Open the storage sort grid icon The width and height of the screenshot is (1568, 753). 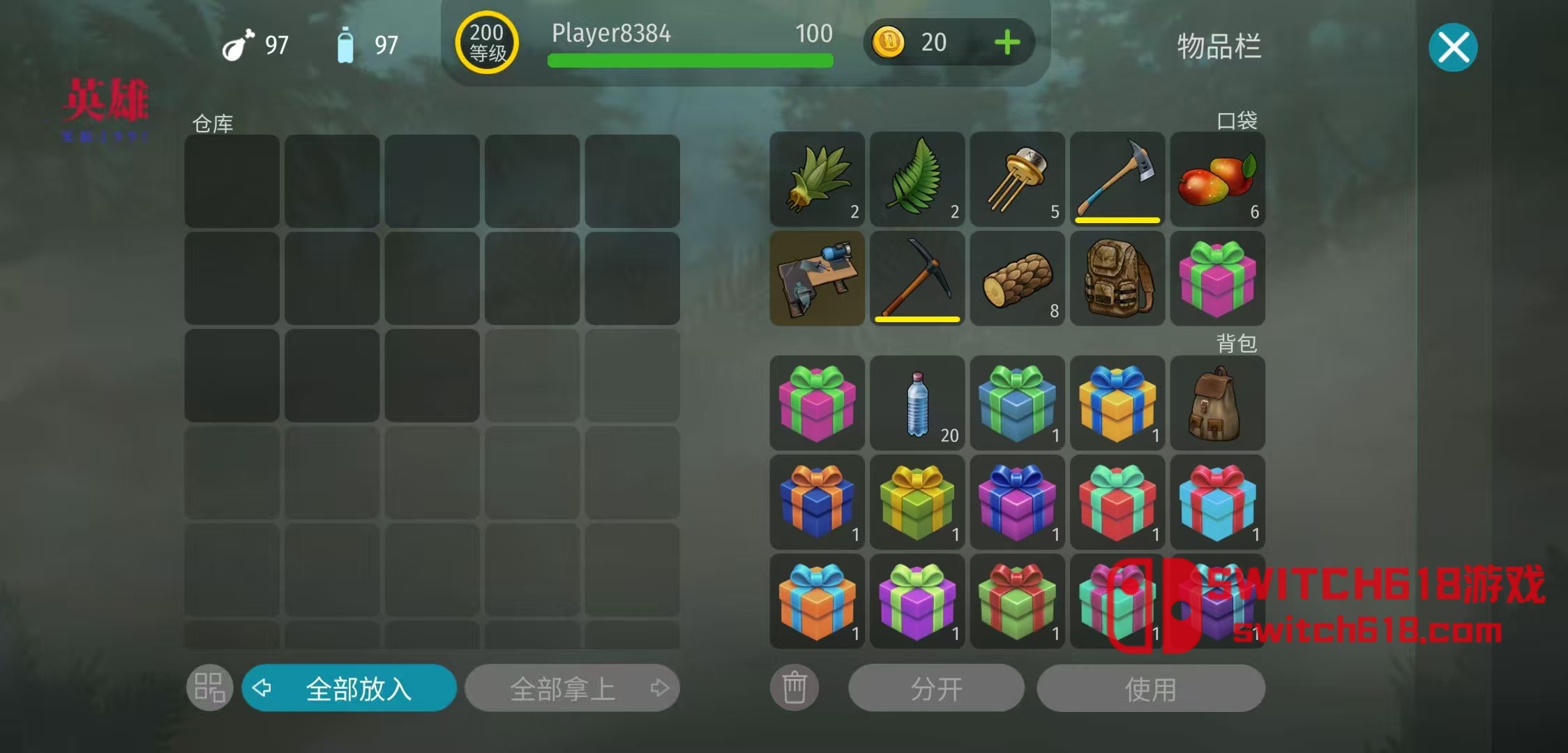(x=209, y=688)
